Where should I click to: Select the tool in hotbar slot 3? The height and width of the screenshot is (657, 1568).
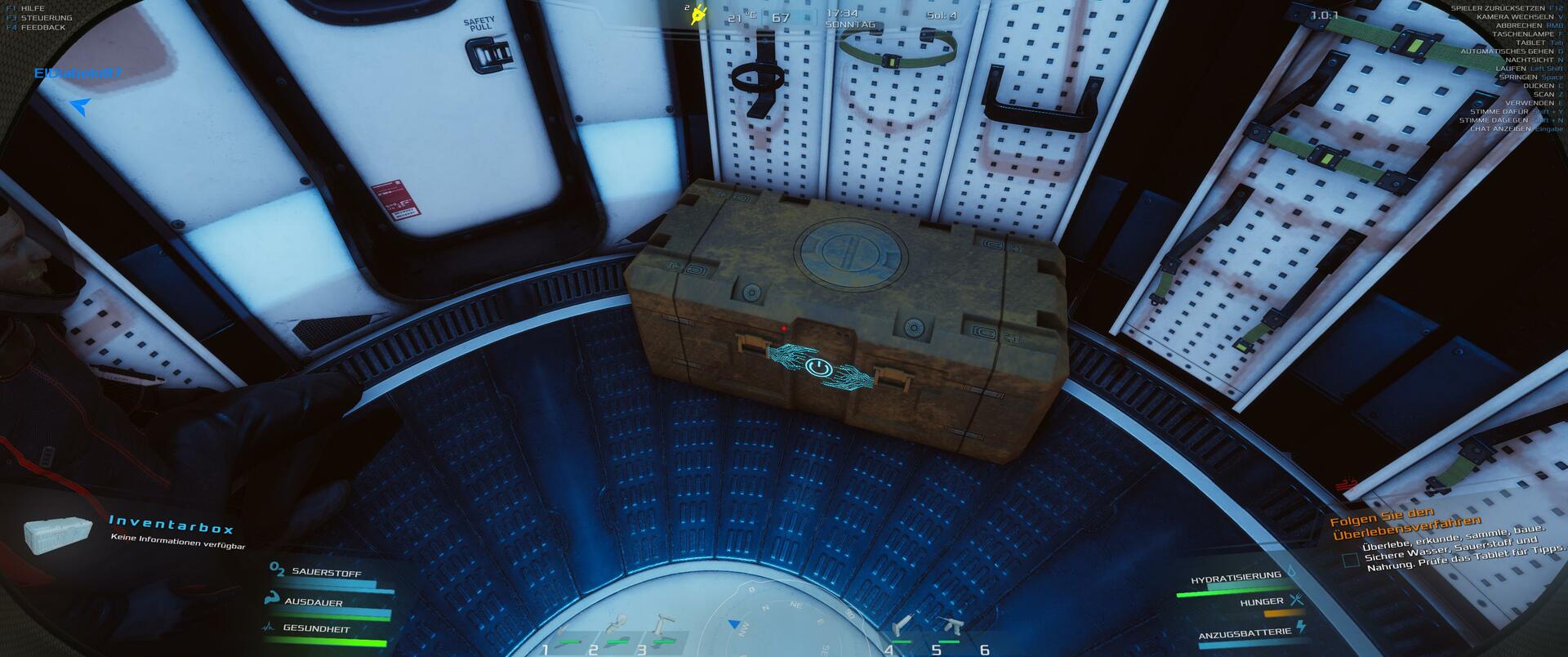(660, 628)
